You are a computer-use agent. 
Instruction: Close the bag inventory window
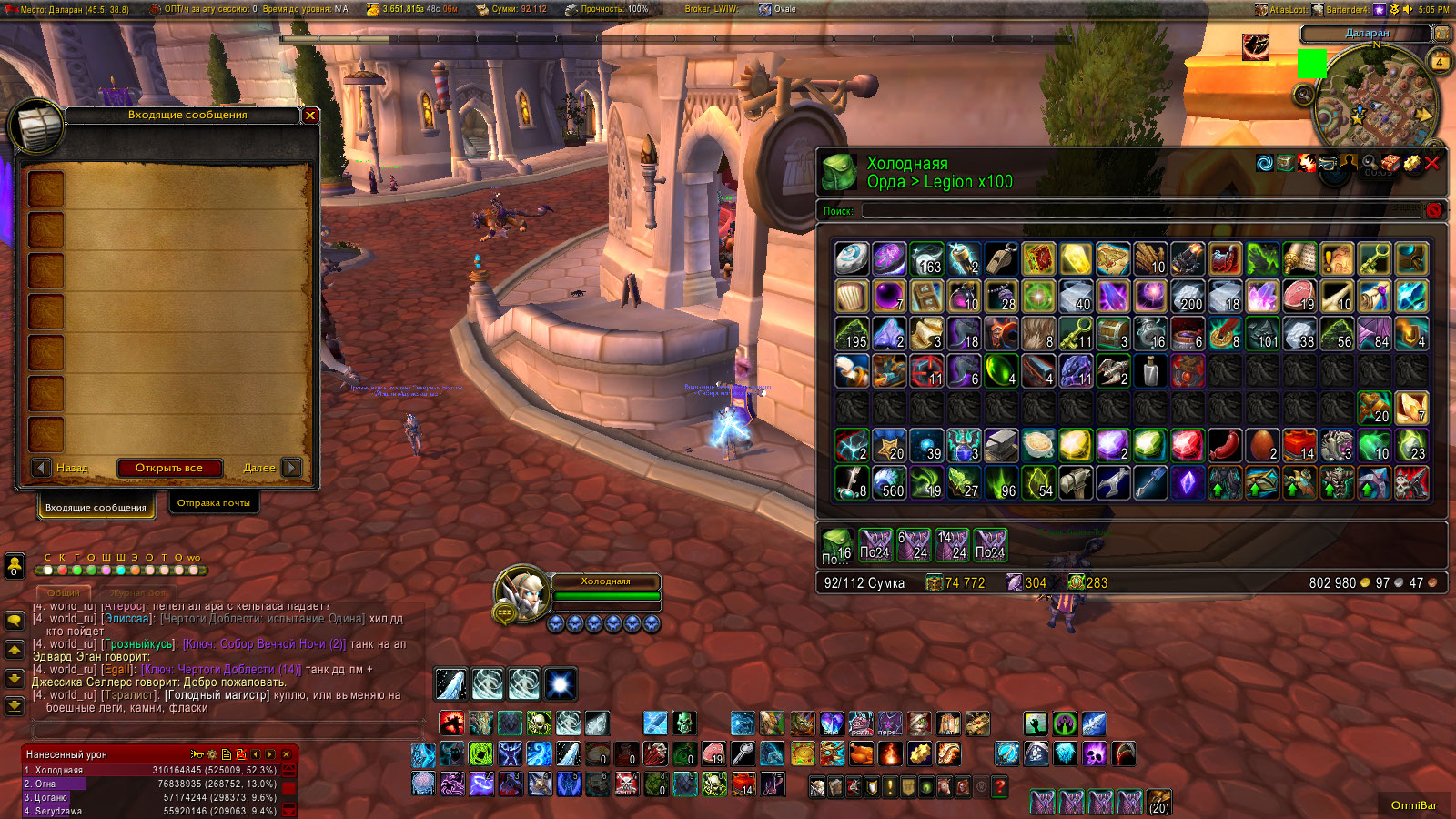tap(1432, 164)
